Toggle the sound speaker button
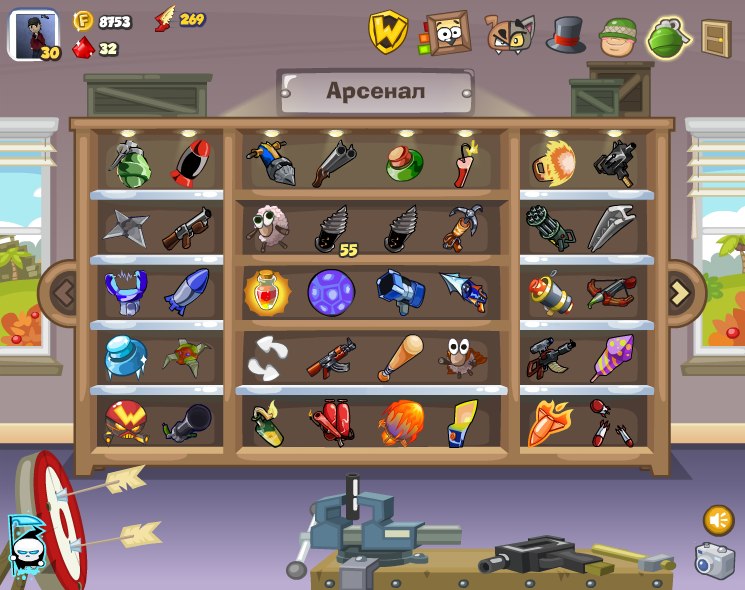Viewport: 745px width, 590px height. (x=717, y=520)
